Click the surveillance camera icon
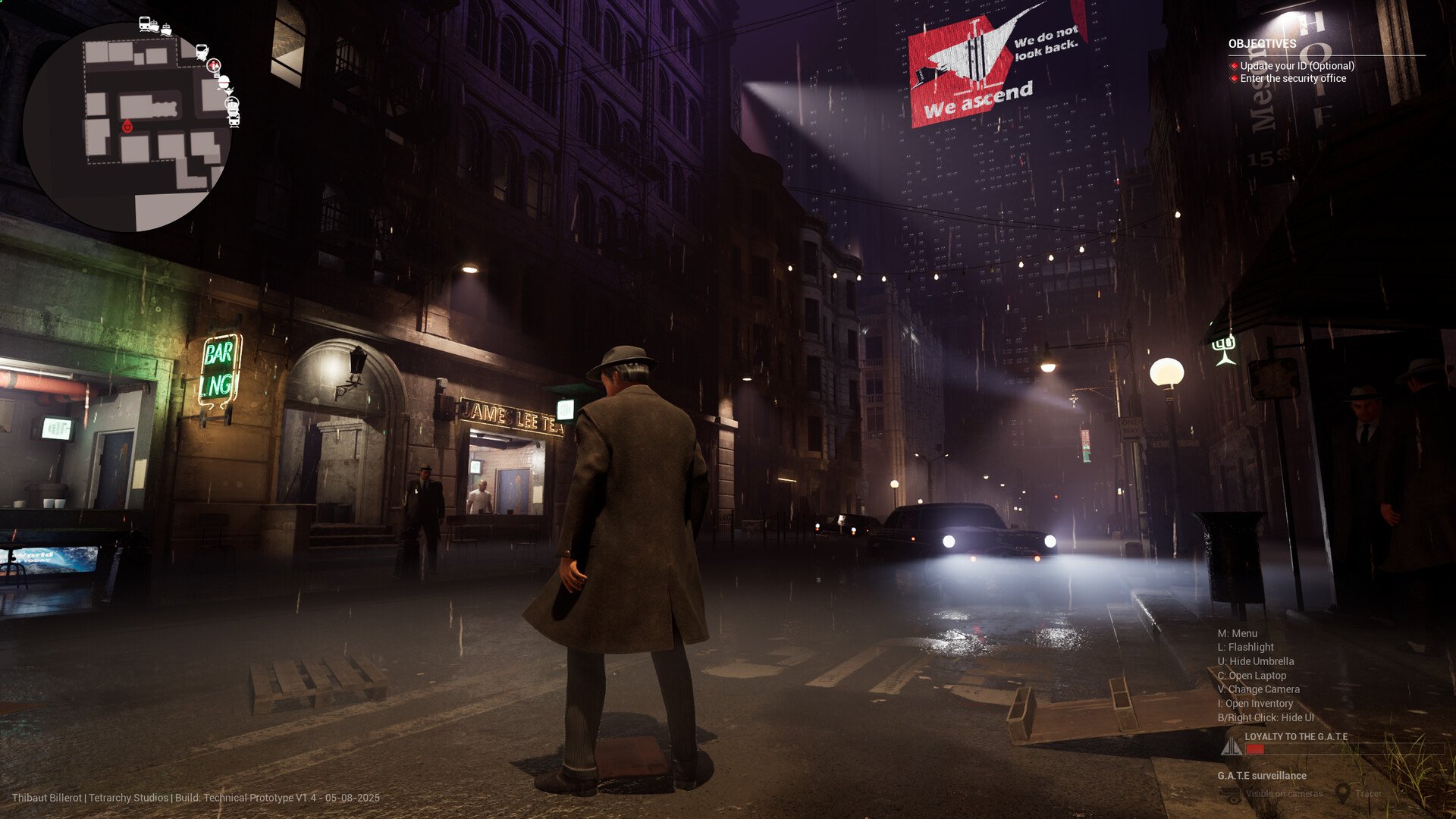The image size is (1456, 819). [x=1230, y=794]
